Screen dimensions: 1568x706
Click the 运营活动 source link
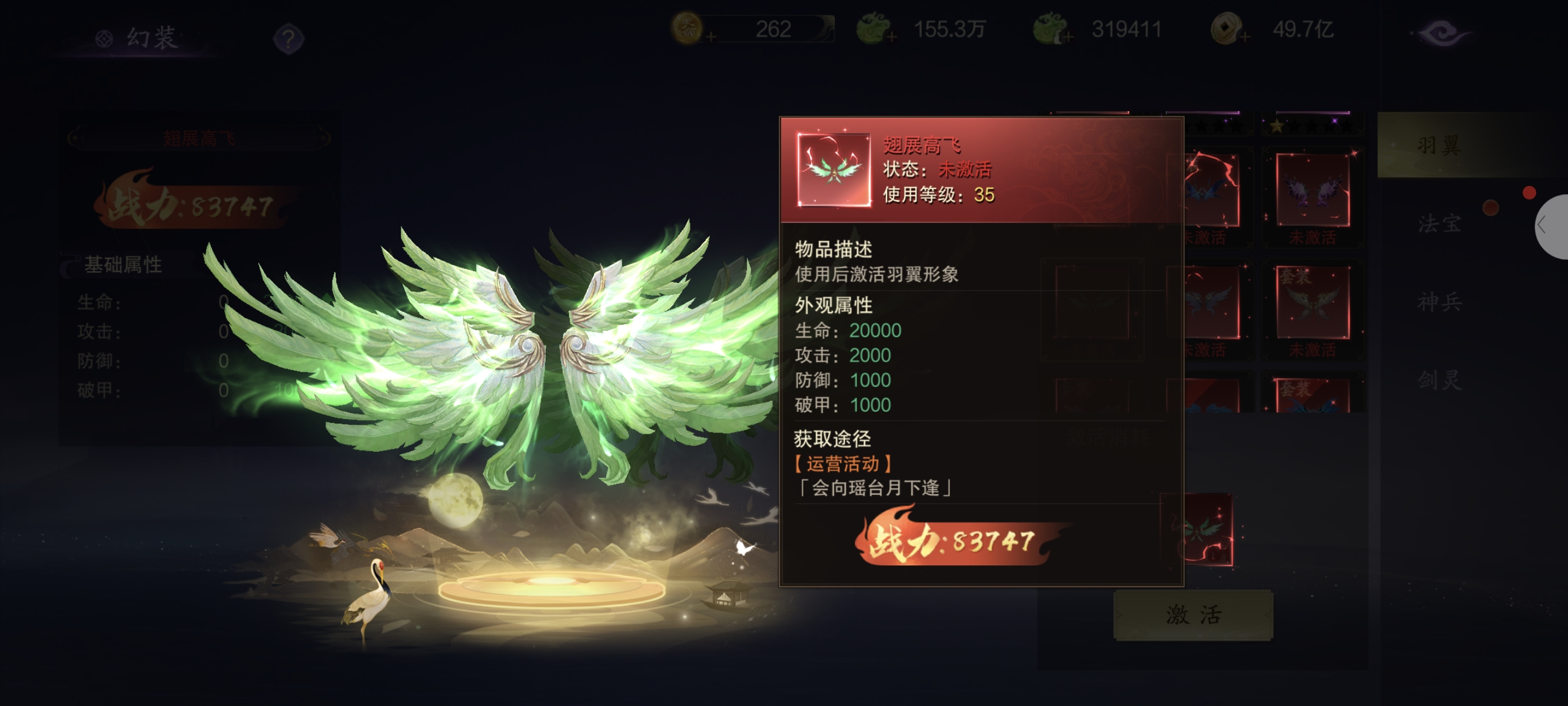coord(843,464)
